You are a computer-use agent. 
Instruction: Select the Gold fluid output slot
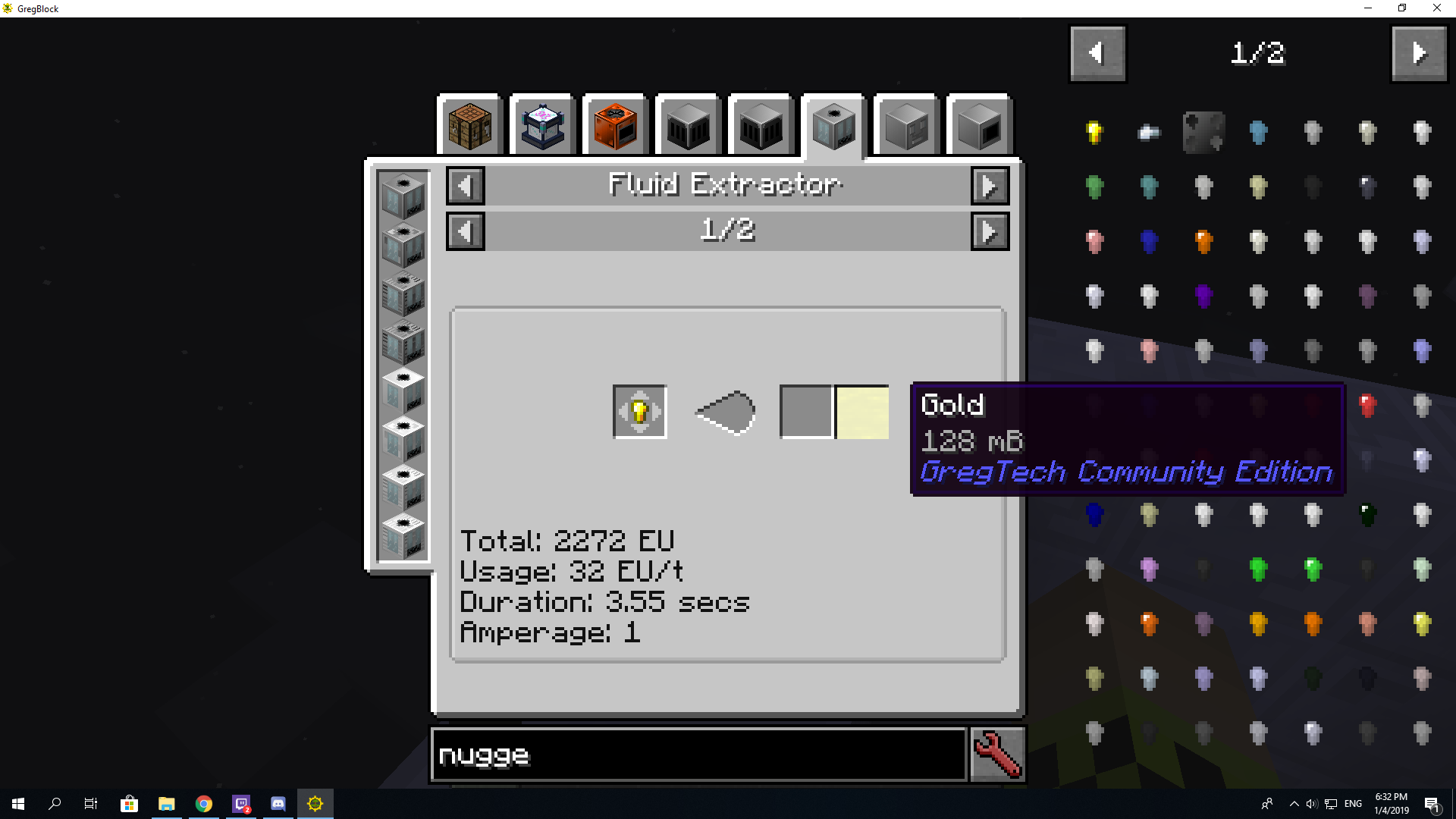pos(861,412)
